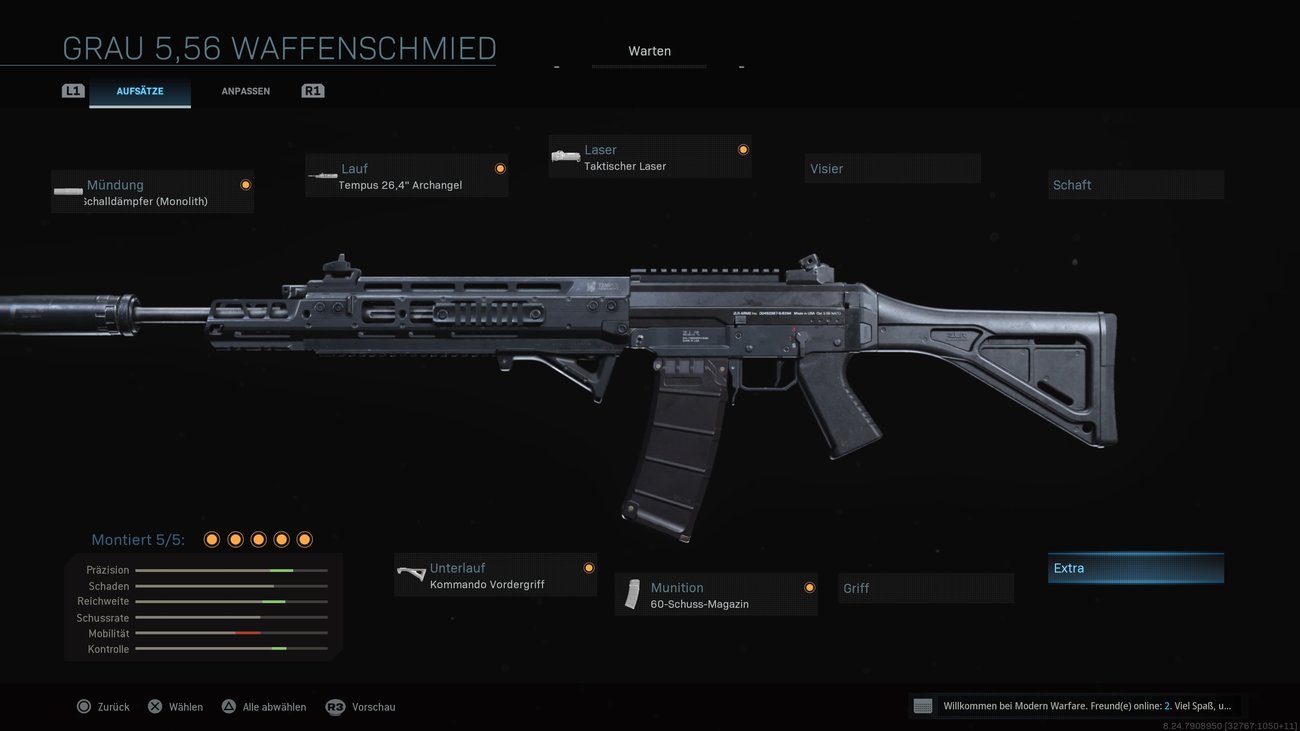Click the 60-Schuss-Magazin magazine icon
The height and width of the screenshot is (731, 1300).
(x=632, y=594)
